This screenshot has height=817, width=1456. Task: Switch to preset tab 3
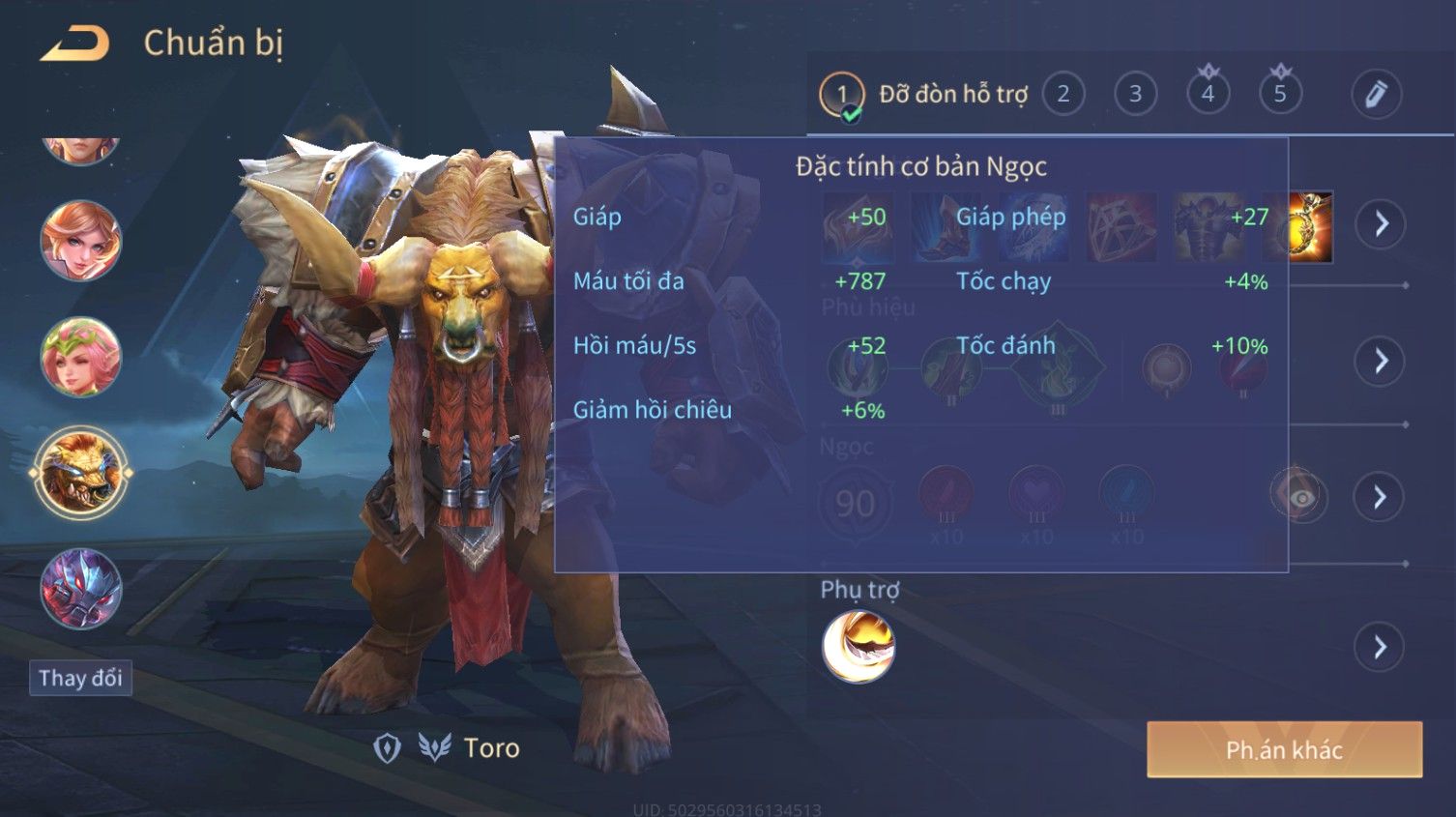tap(1135, 94)
